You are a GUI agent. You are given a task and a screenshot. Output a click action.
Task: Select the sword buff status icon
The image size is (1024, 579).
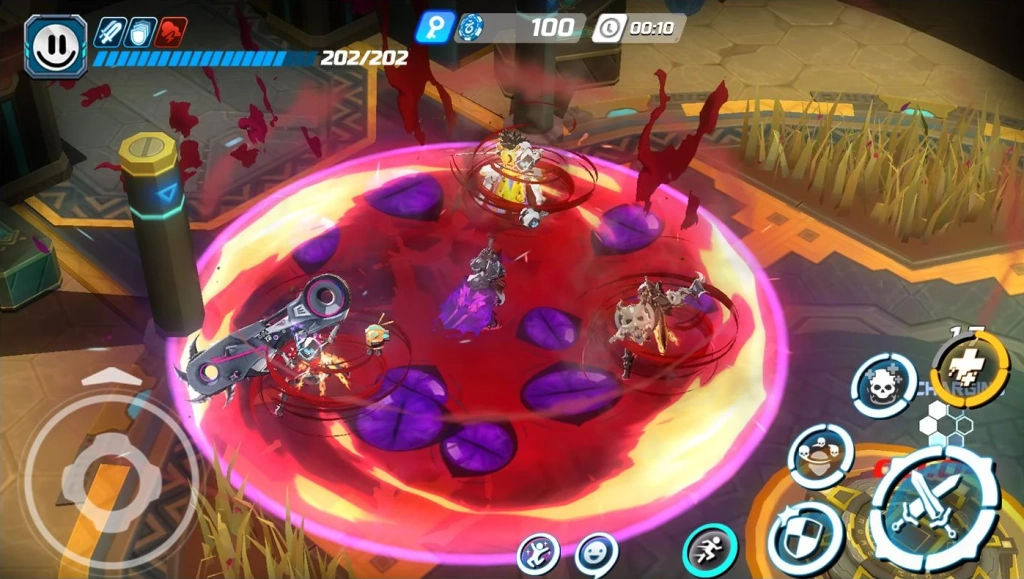click(109, 32)
